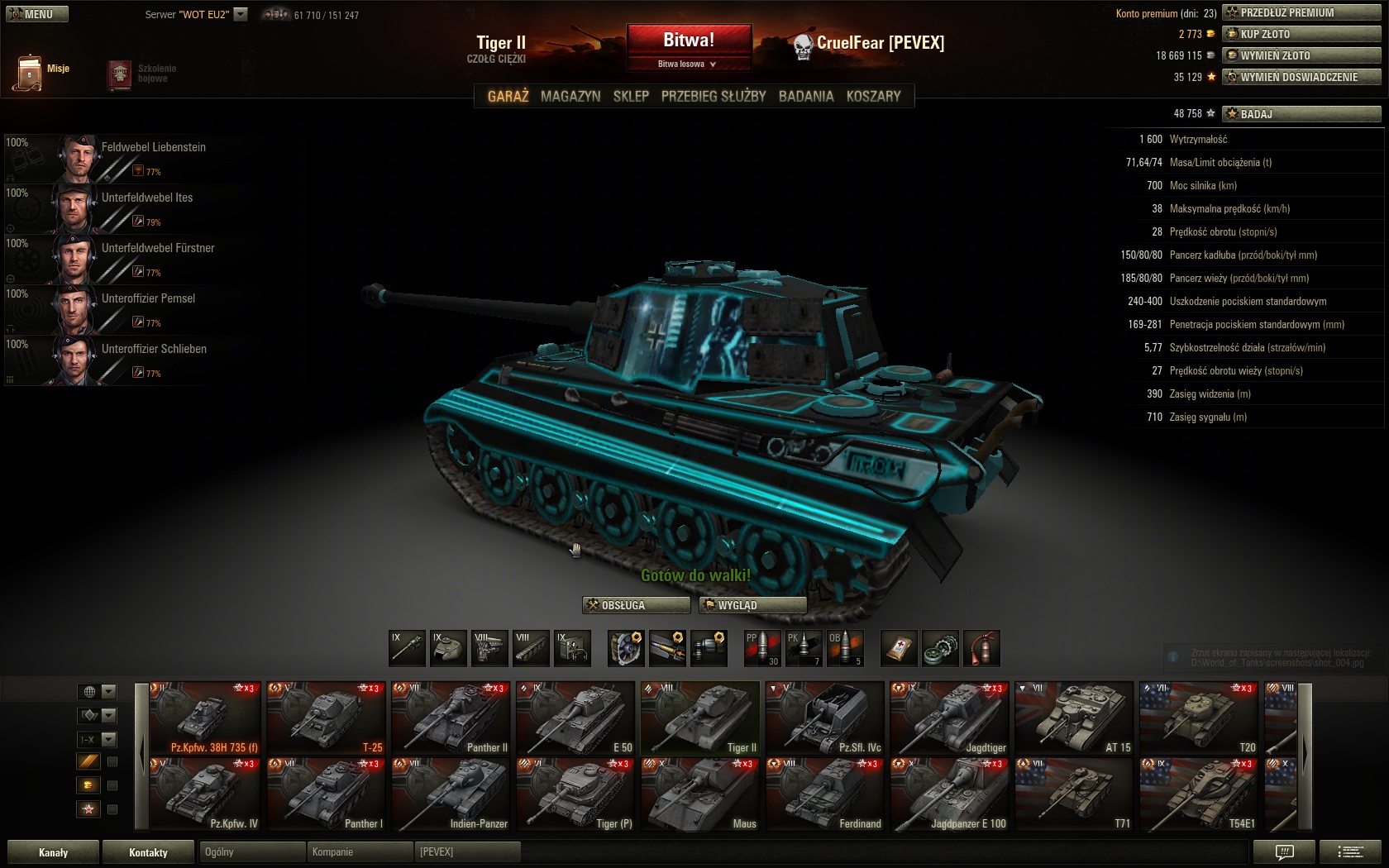Screen dimensions: 1389x868
Task: Switch to the [PEVEX] clan chat tab
Action: [x=468, y=852]
